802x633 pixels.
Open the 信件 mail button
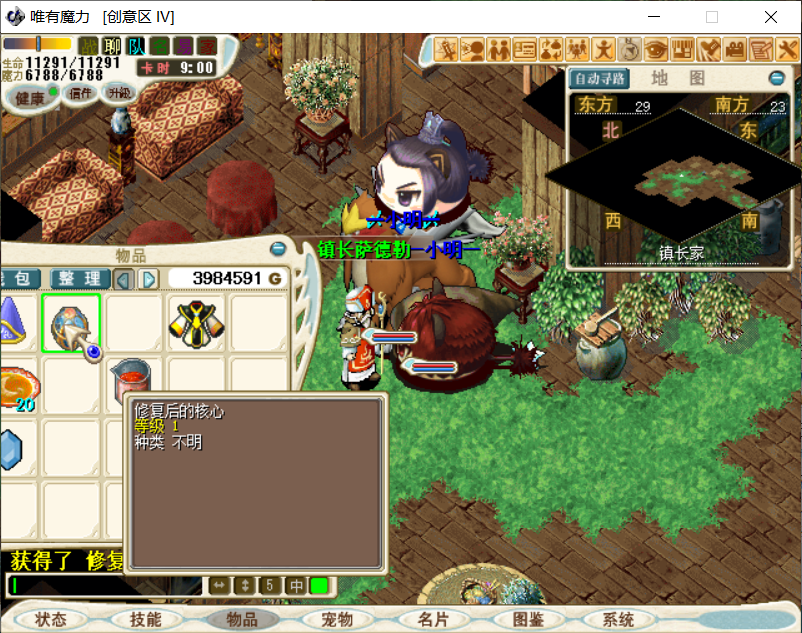coord(80,93)
